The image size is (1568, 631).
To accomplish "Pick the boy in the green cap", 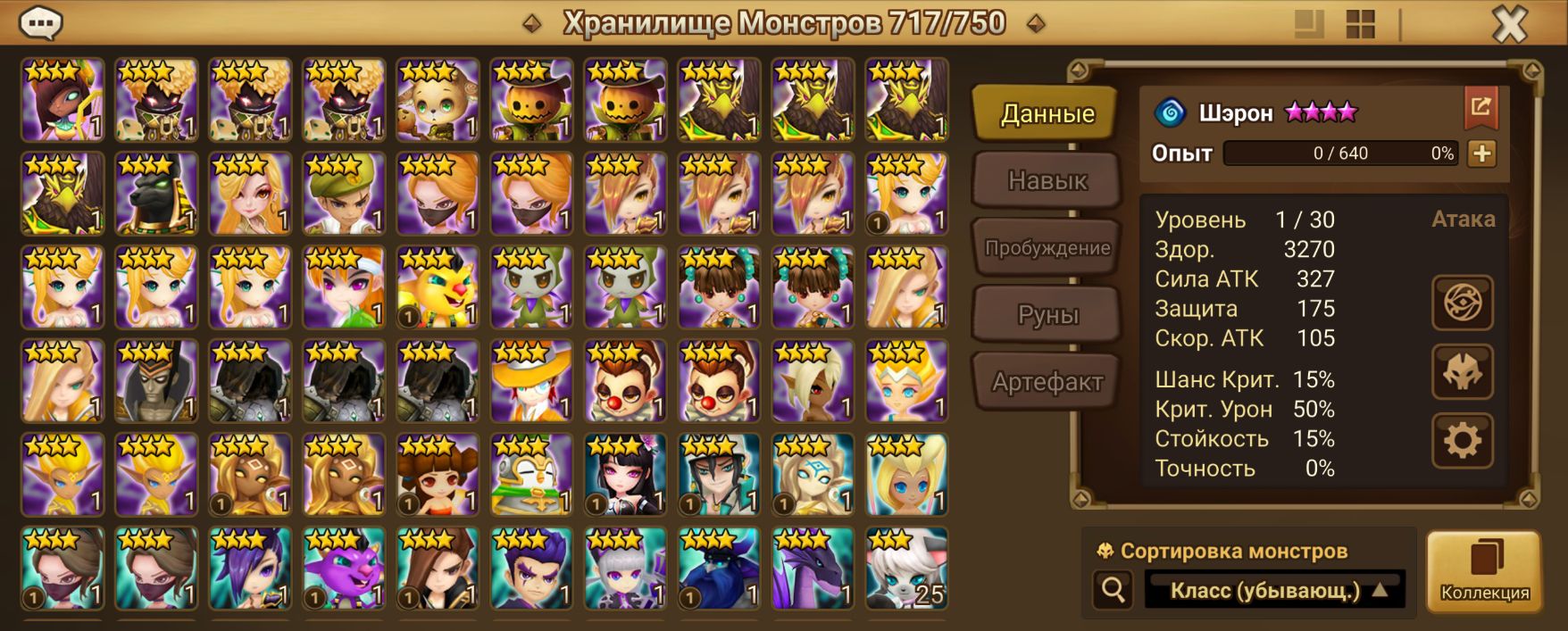I will [344, 194].
